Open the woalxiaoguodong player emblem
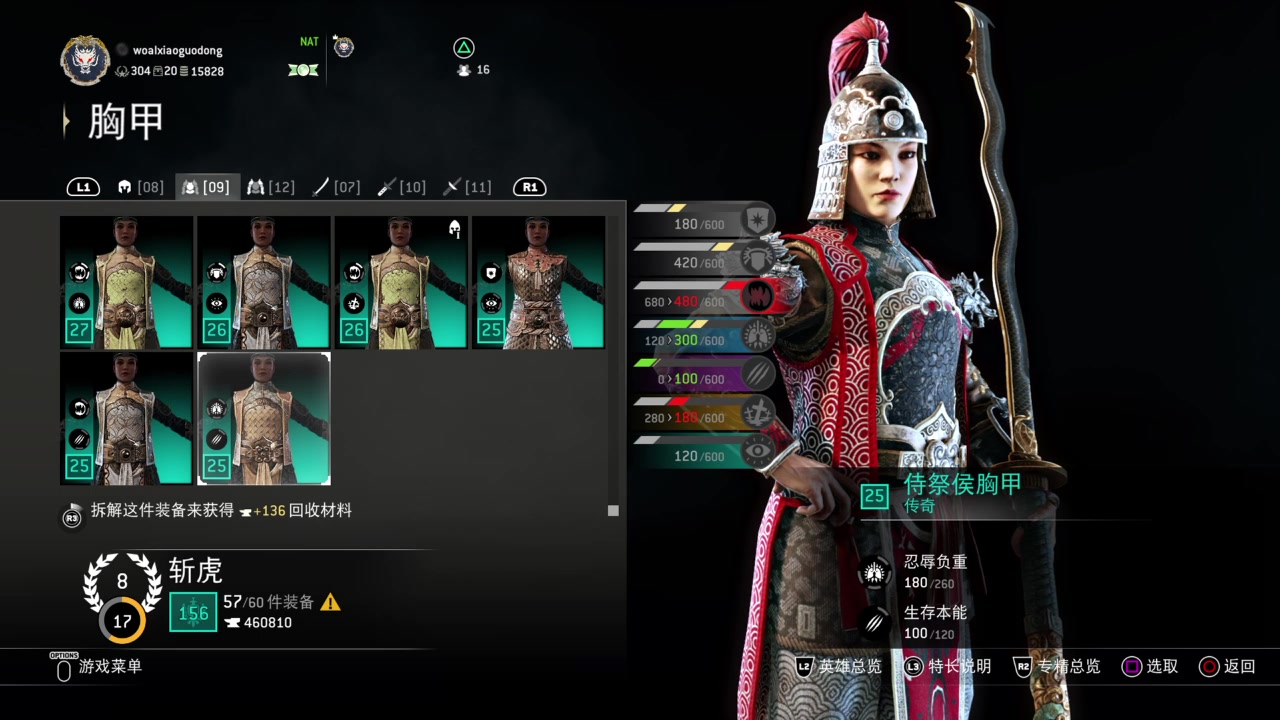The image size is (1280, 720). [x=85, y=60]
